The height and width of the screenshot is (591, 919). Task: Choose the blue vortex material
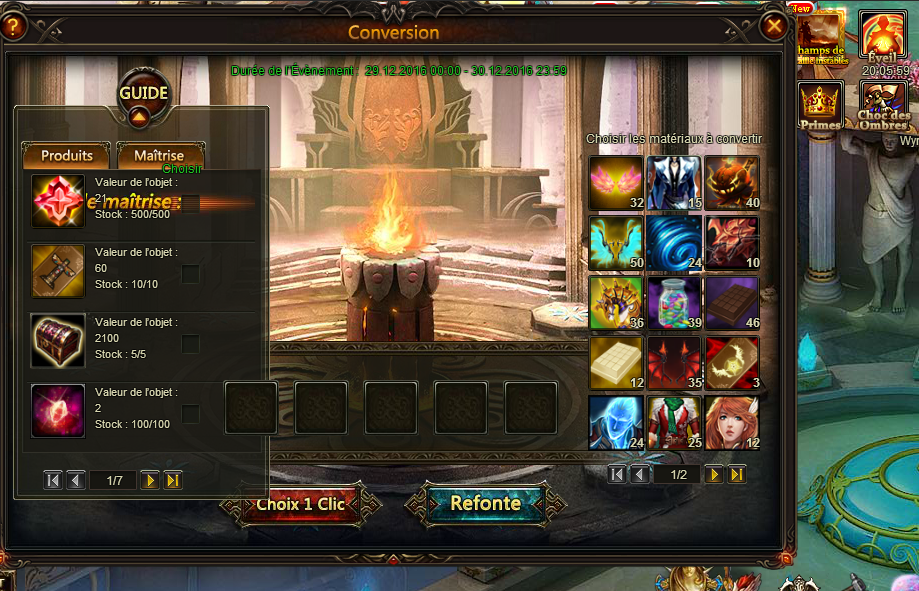pyautogui.click(x=673, y=242)
